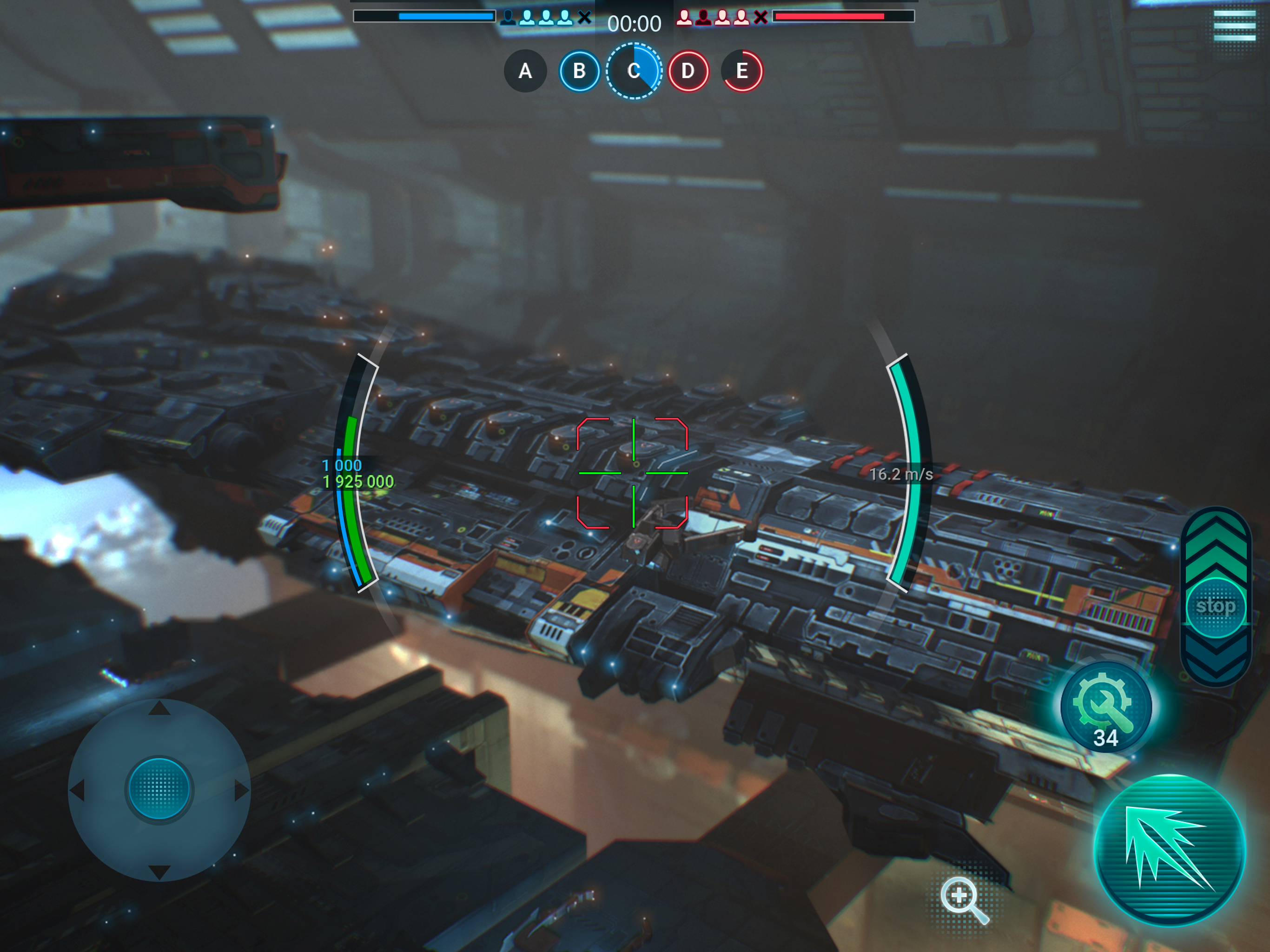Select capture point A
This screenshot has width=1270, height=952.
pos(525,71)
